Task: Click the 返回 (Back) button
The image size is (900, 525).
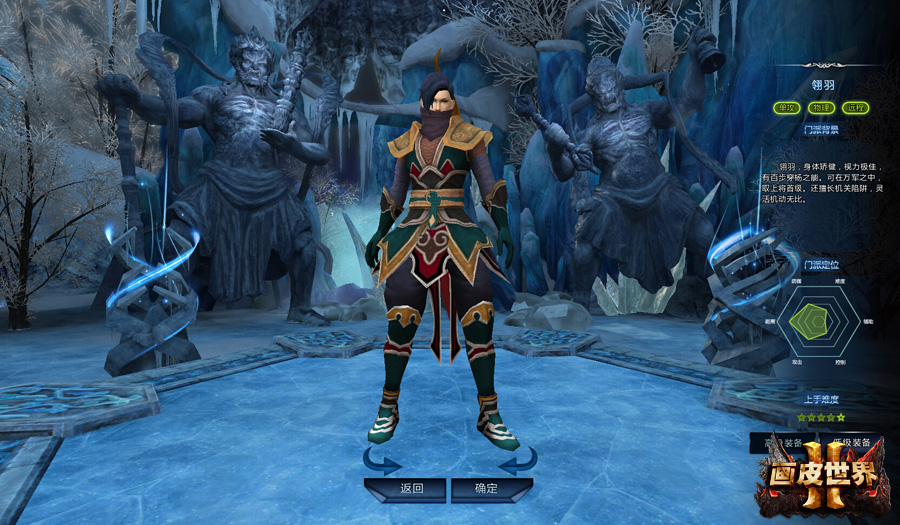Action: tap(411, 489)
